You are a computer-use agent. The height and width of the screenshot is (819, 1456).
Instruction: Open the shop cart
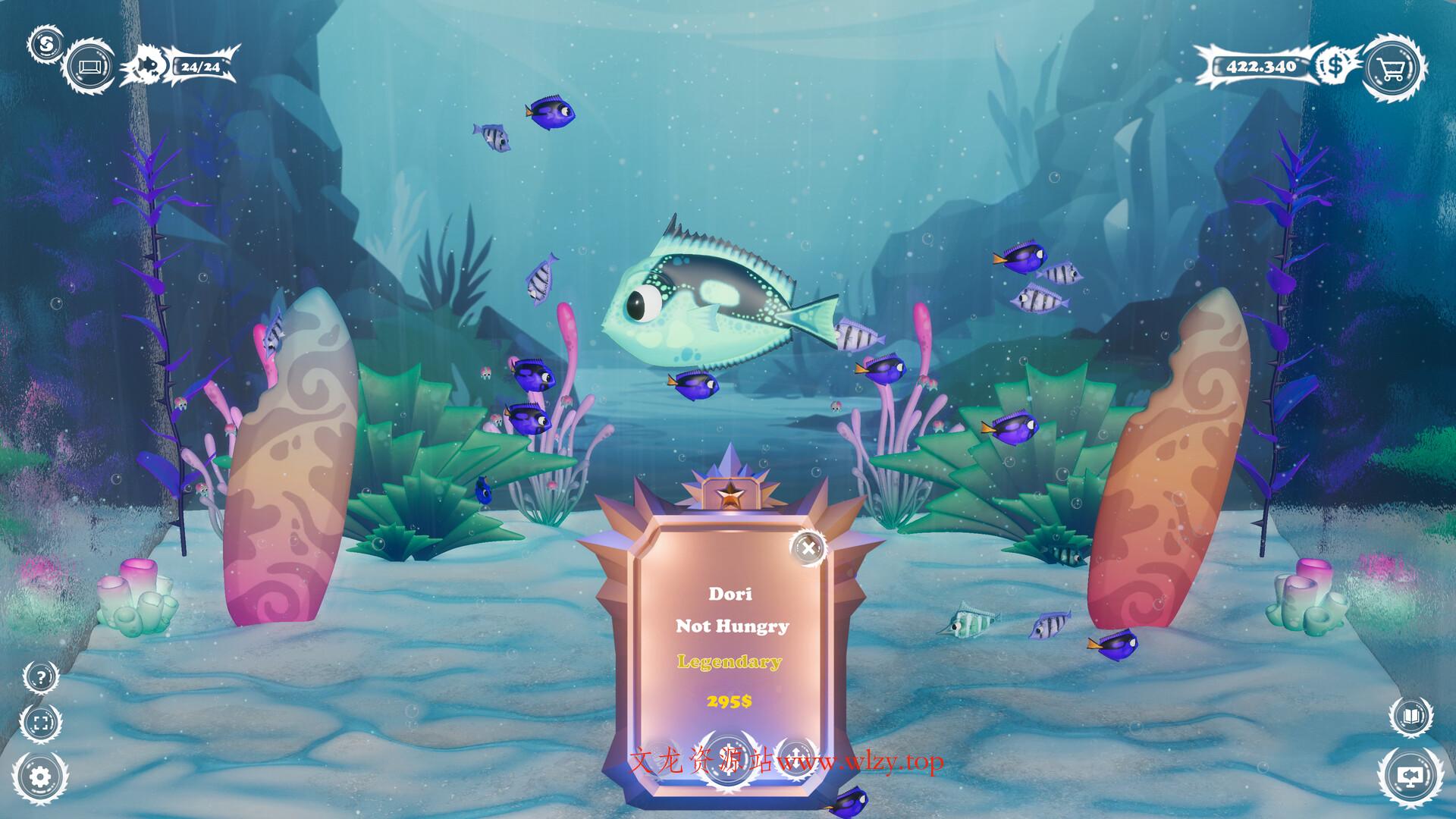tap(1394, 67)
